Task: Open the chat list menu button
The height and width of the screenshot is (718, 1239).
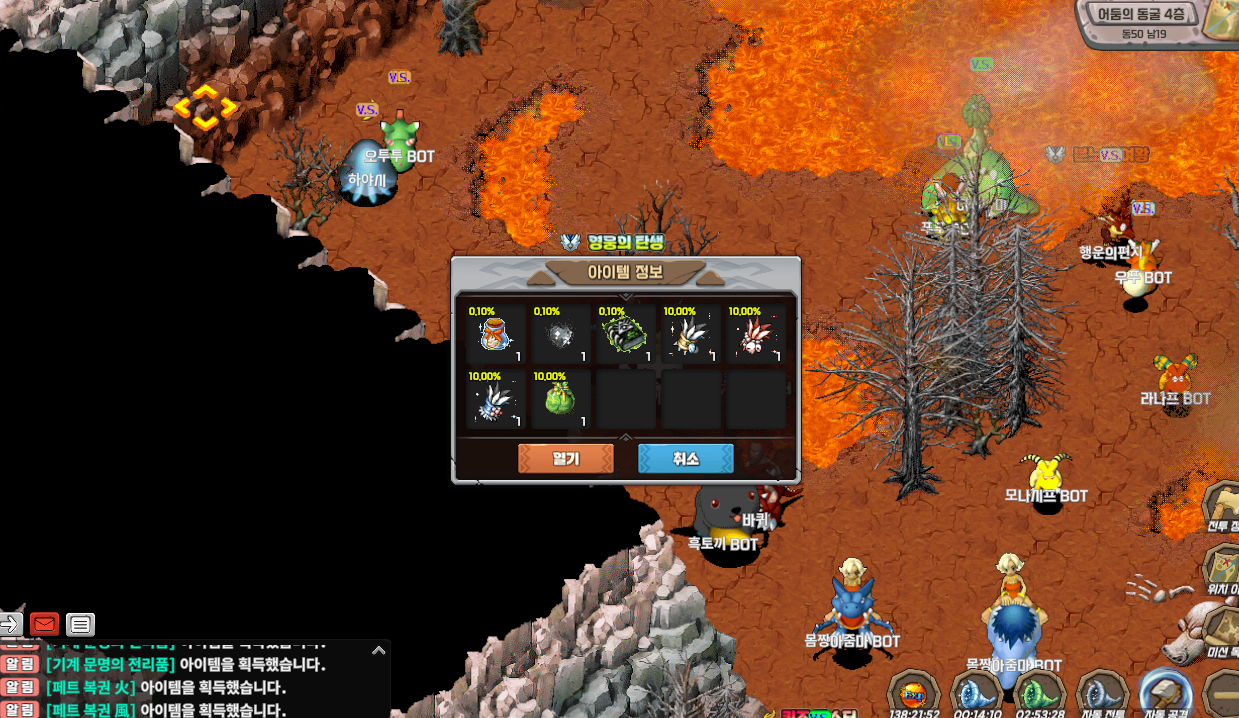Action: point(81,625)
